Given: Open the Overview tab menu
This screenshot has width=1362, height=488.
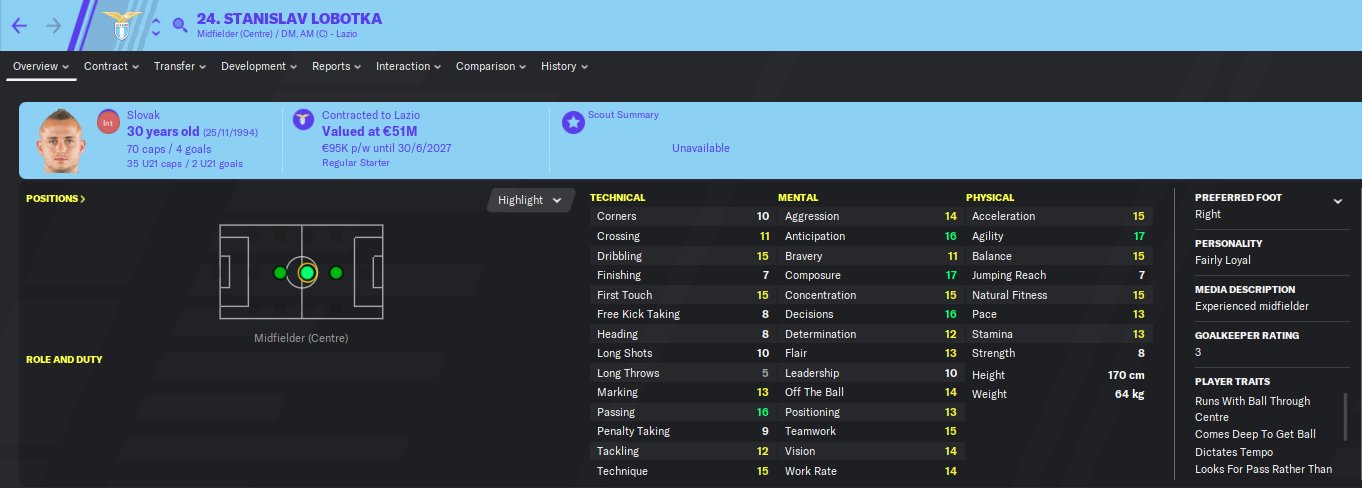Looking at the screenshot, I should [41, 67].
